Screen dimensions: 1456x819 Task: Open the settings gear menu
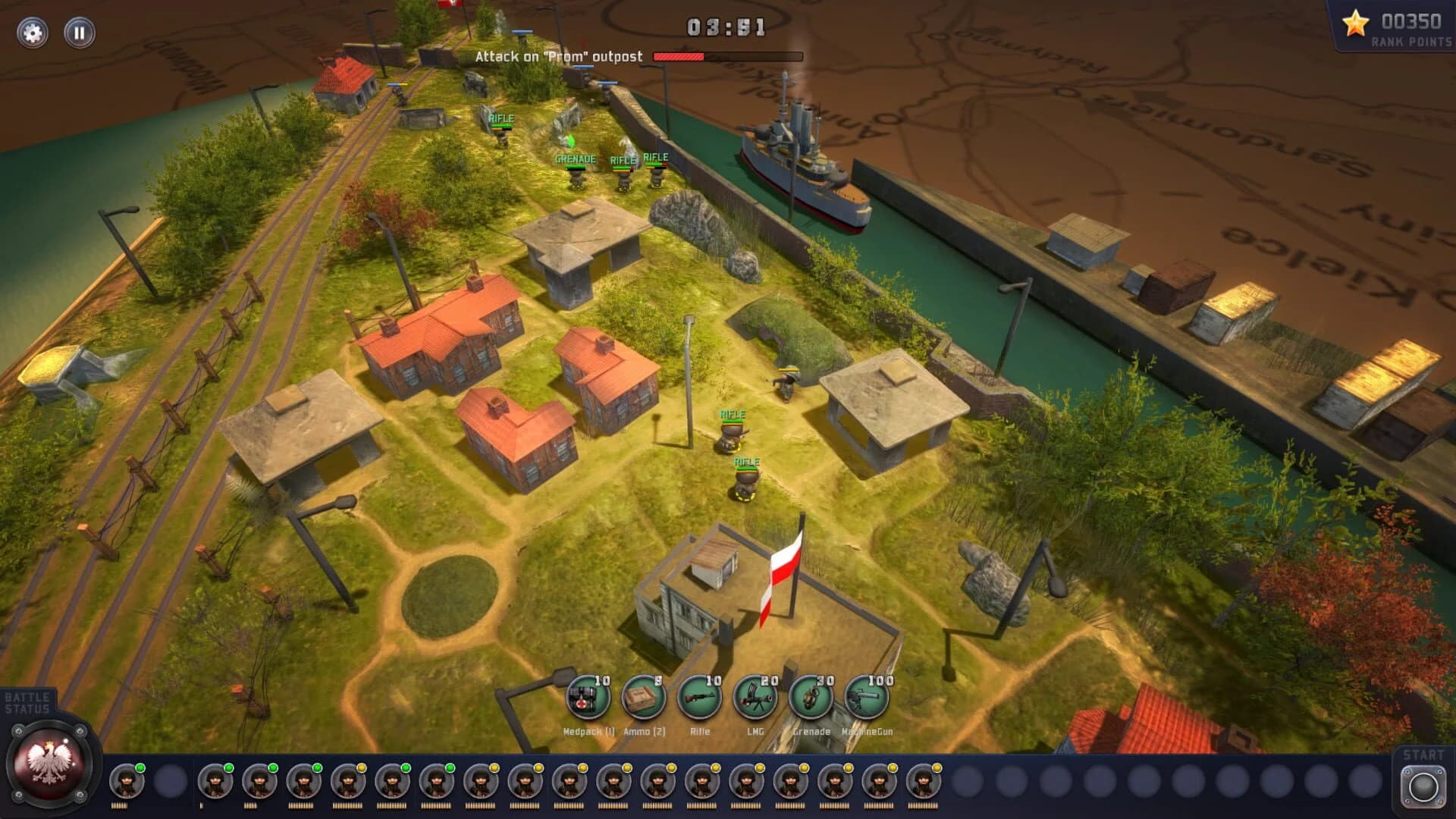(x=33, y=32)
